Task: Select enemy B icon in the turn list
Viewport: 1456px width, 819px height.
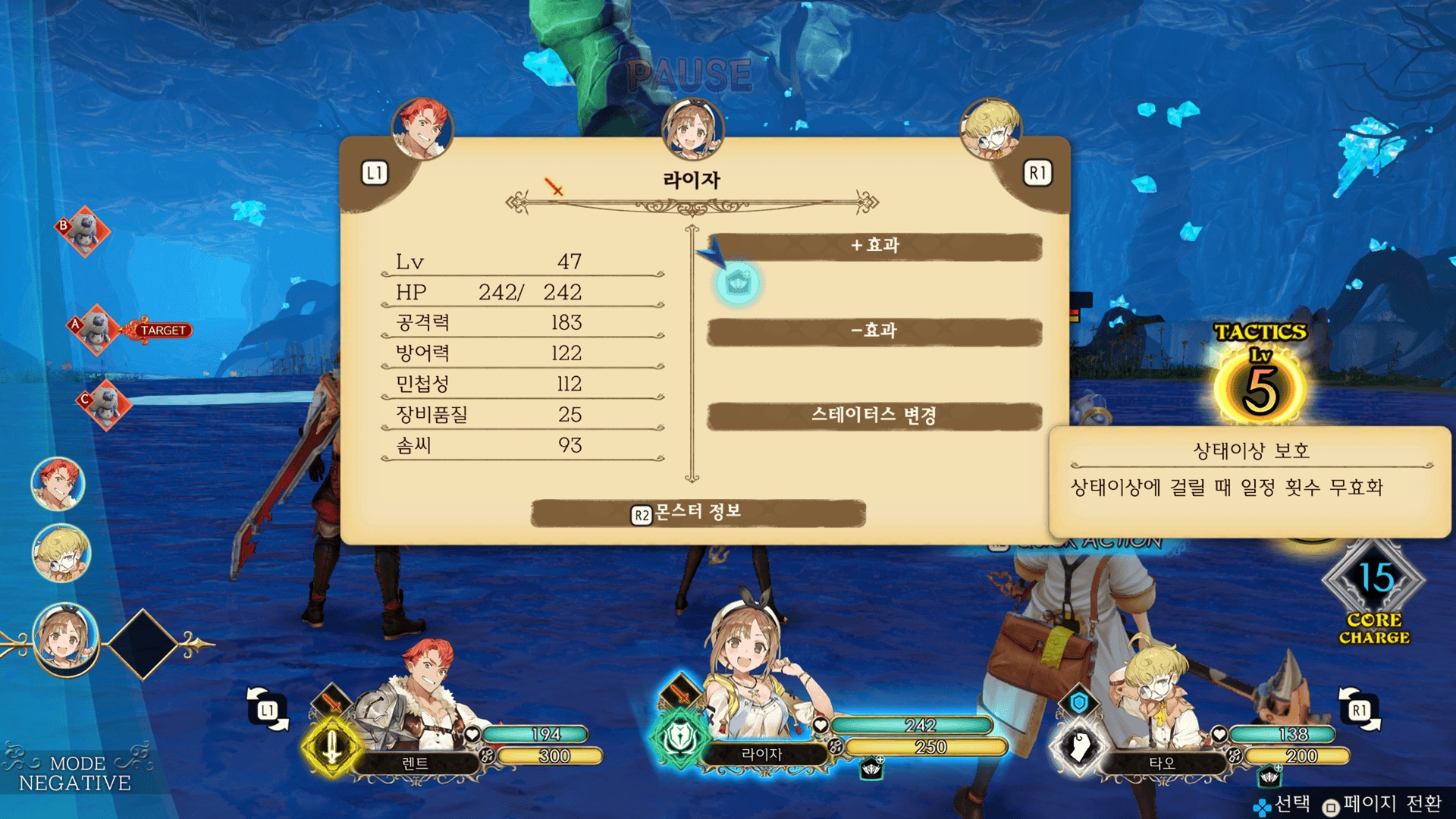Action: tap(83, 231)
